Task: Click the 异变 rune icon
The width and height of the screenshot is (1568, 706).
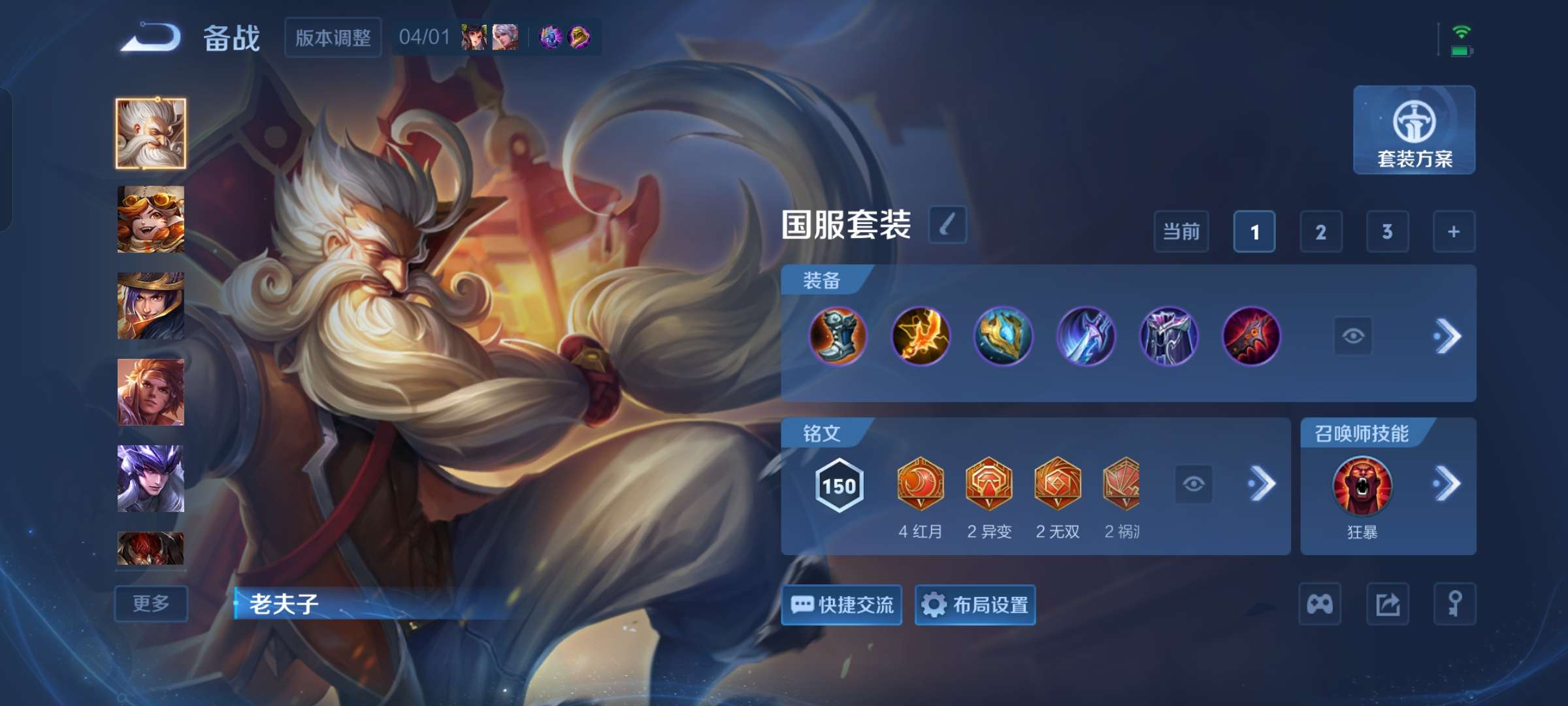Action: 990,484
